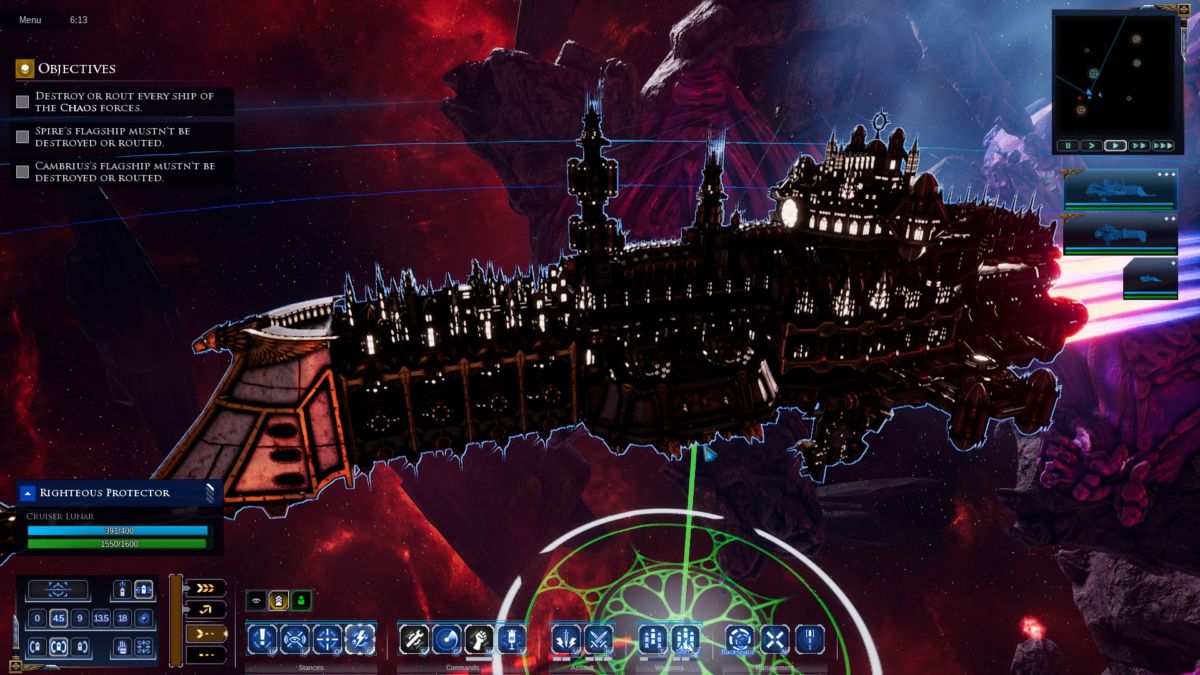The height and width of the screenshot is (675, 1200).
Task: Trigger the crossed swords assault ability
Action: point(598,638)
